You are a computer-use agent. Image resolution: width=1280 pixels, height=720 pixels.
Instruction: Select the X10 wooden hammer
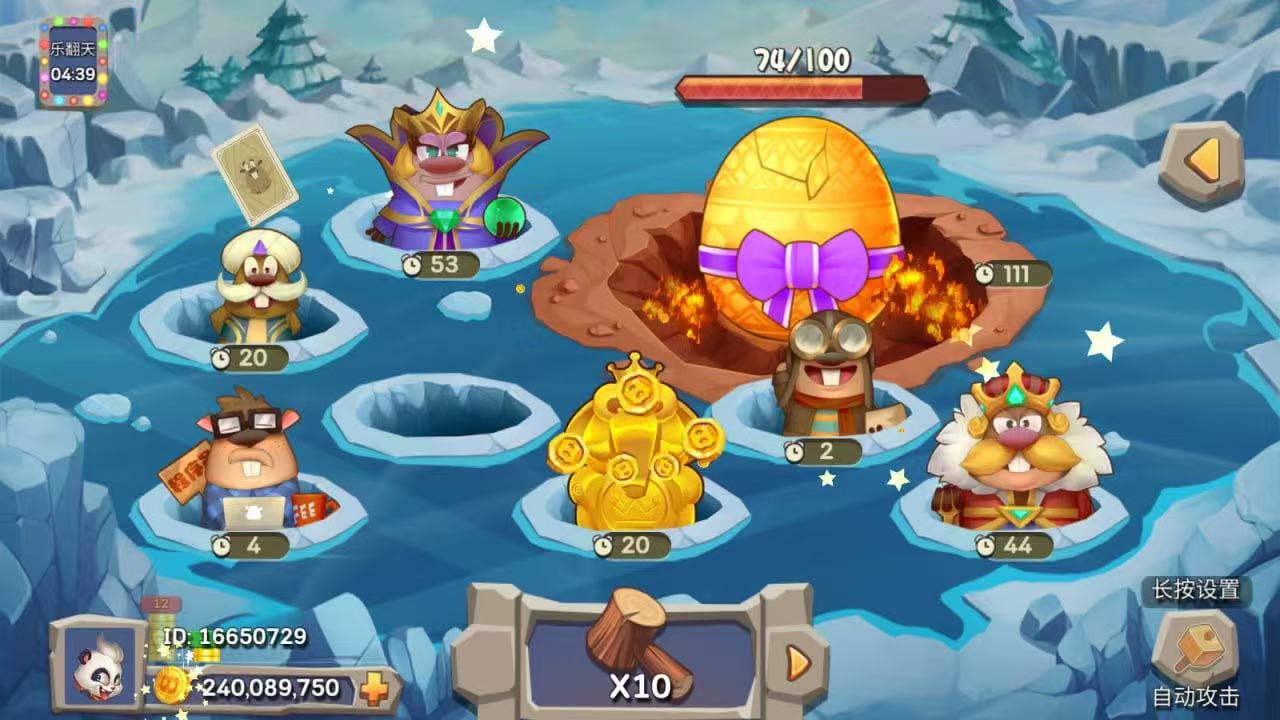click(x=640, y=650)
